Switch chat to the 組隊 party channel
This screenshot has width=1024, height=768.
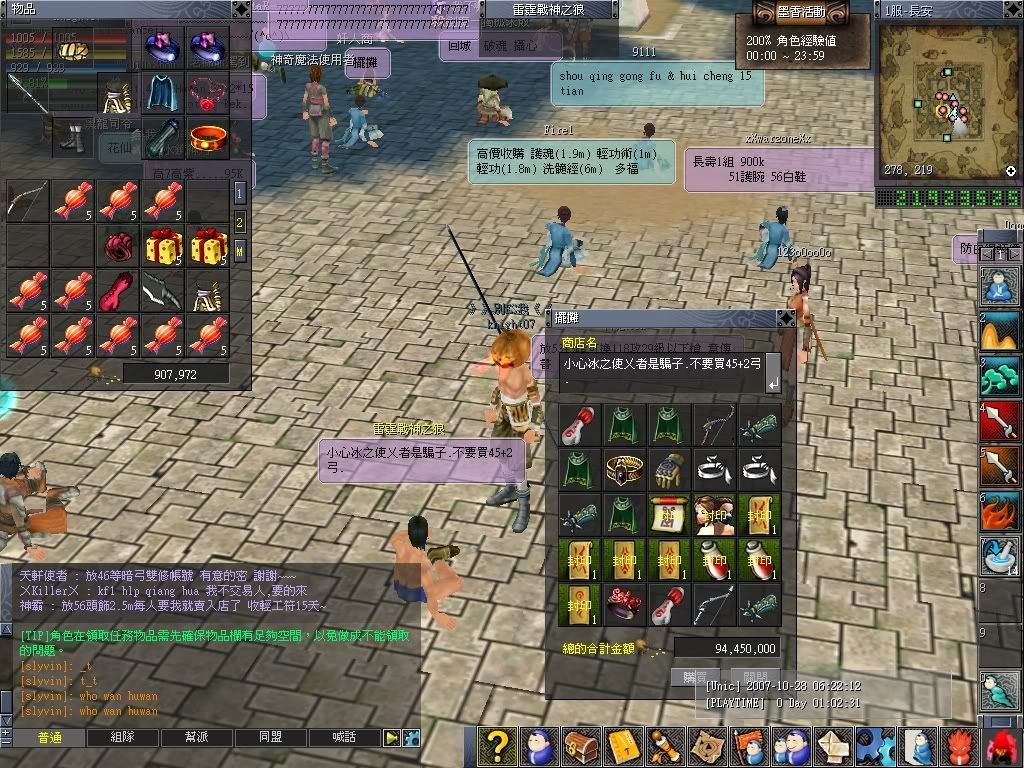124,737
